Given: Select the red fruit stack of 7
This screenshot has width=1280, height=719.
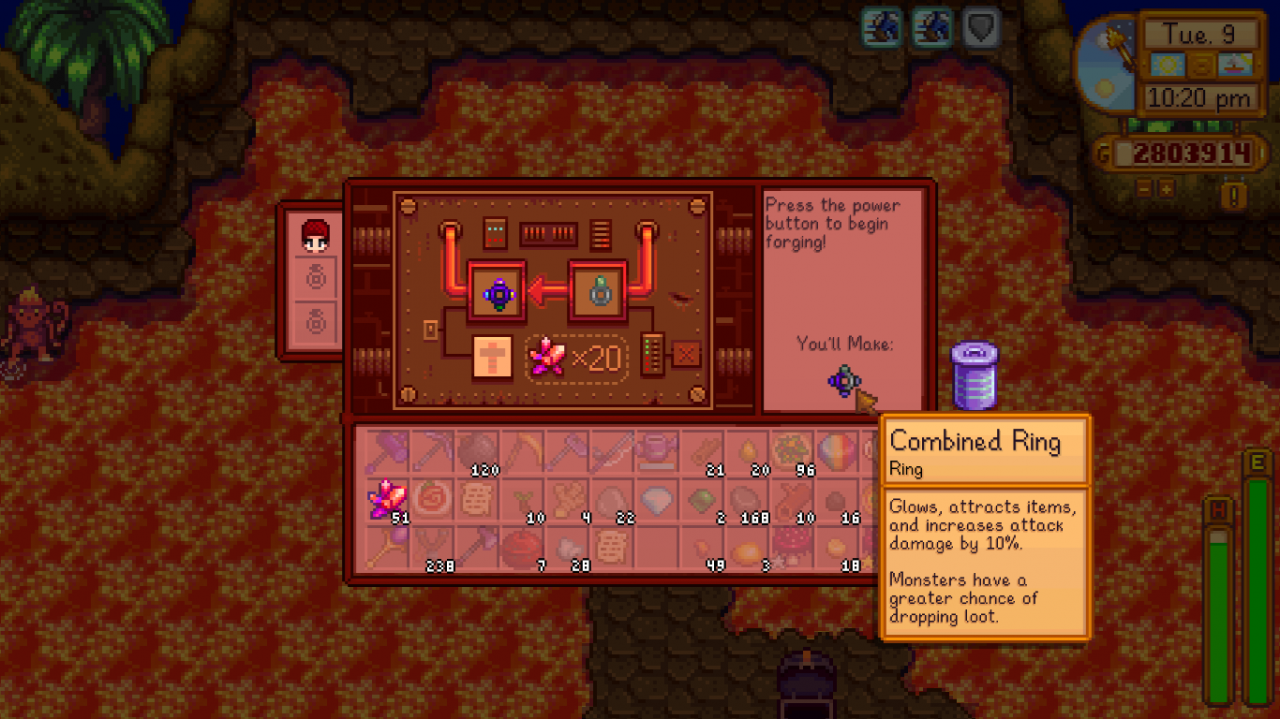Looking at the screenshot, I should tap(521, 547).
